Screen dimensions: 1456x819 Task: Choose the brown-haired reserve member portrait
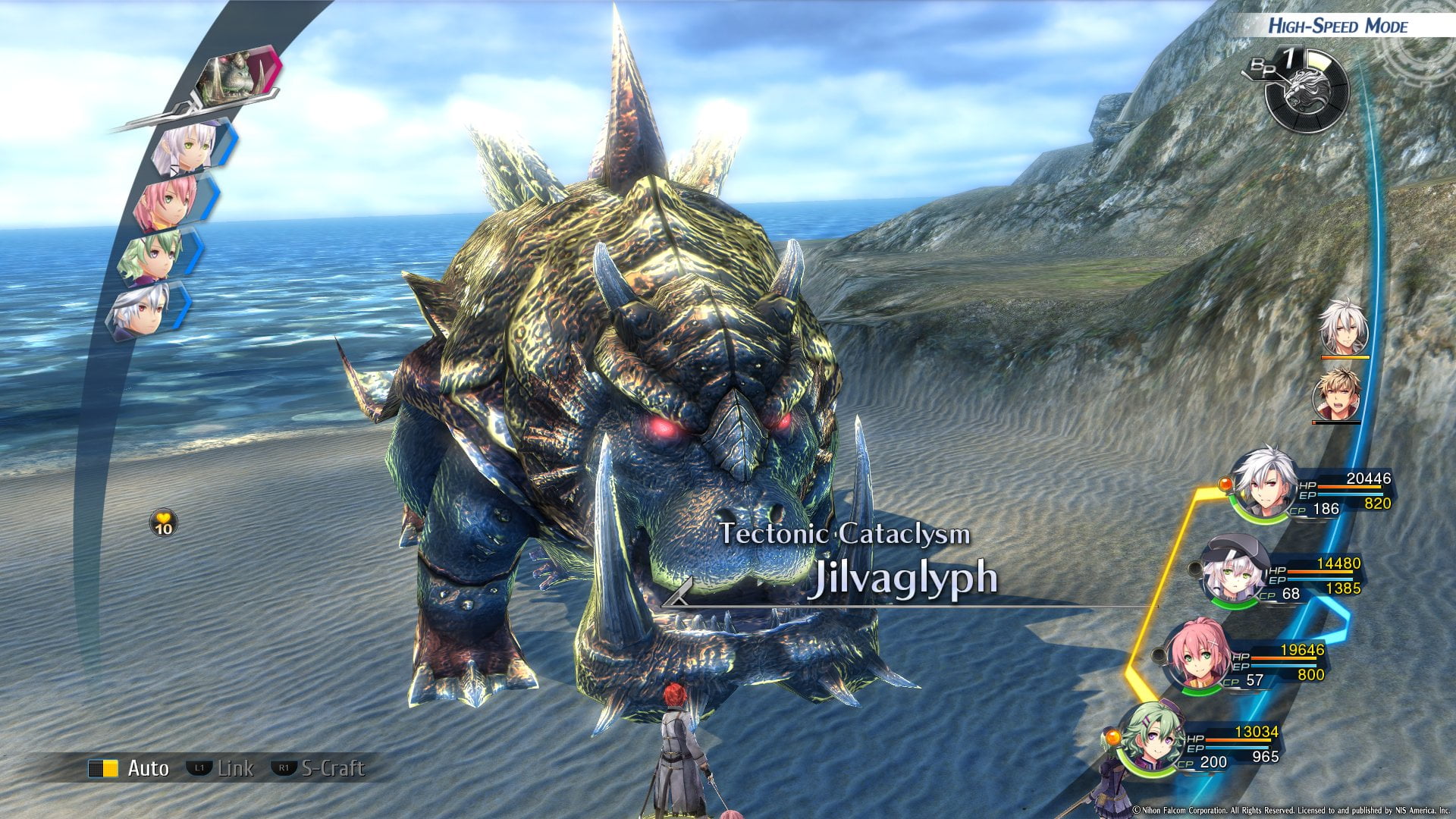coord(1337,394)
